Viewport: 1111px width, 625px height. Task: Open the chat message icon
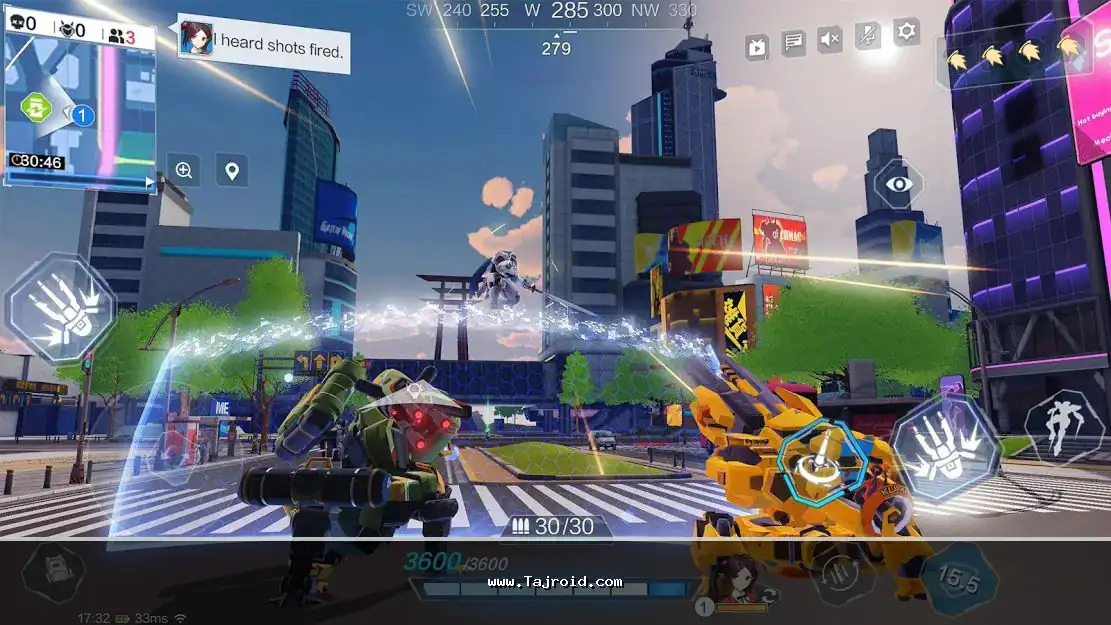click(x=794, y=43)
